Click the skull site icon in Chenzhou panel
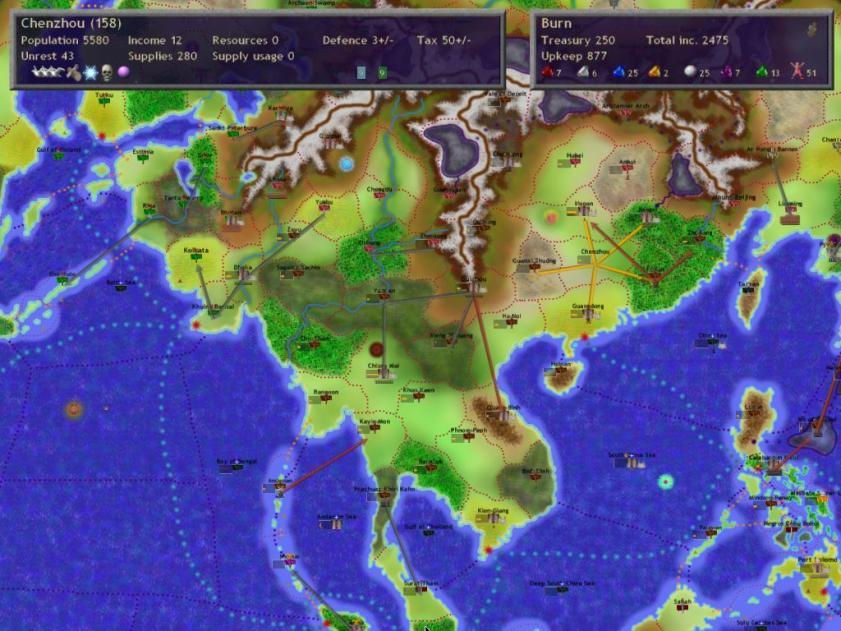841x631 pixels. (107, 72)
